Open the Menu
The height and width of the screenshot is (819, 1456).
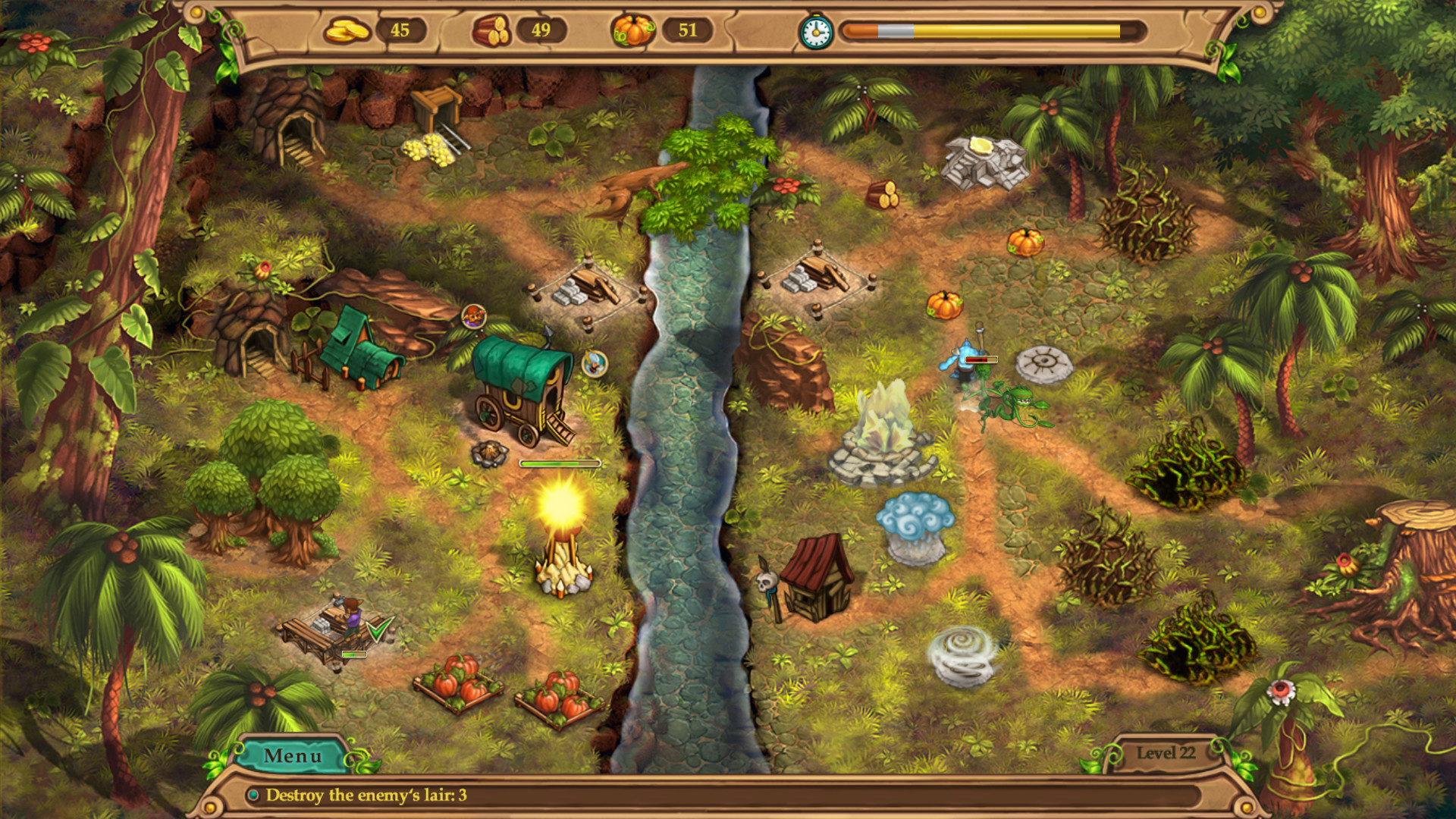tap(293, 755)
